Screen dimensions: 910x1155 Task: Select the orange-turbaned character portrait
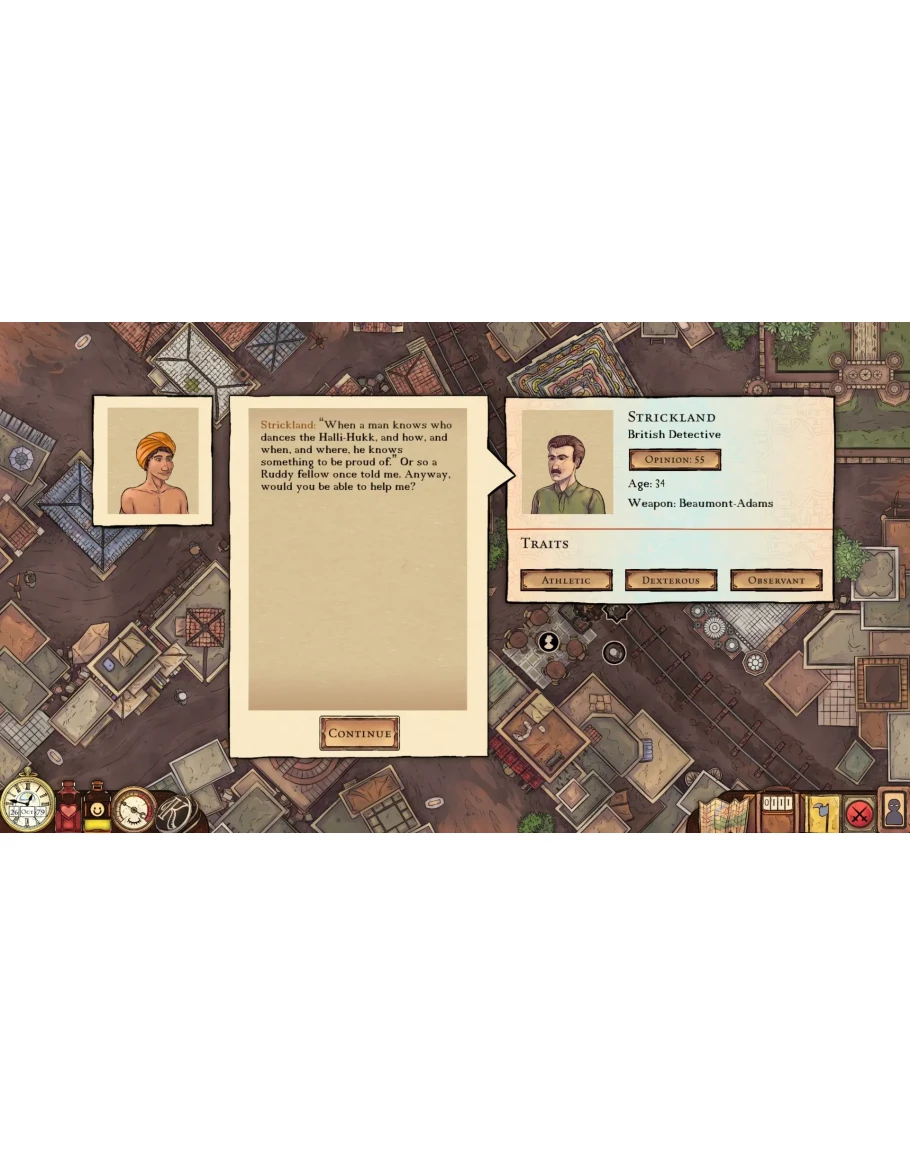(153, 460)
